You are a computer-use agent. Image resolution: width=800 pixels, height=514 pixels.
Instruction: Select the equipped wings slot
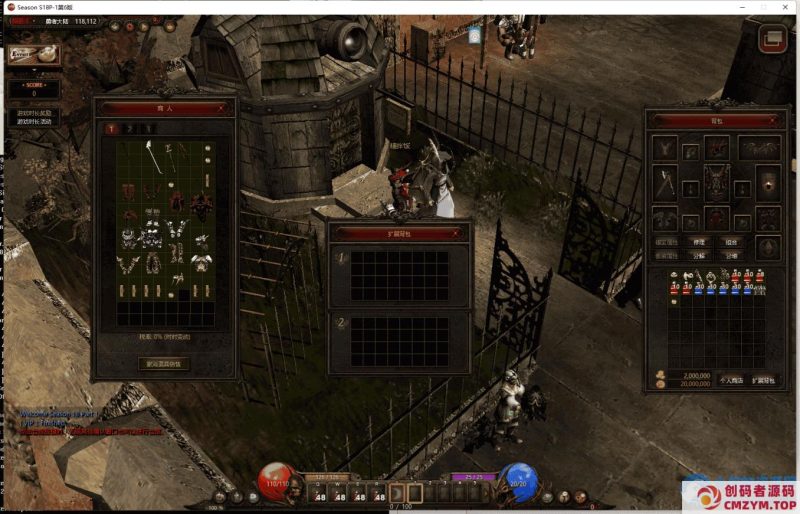coord(760,148)
